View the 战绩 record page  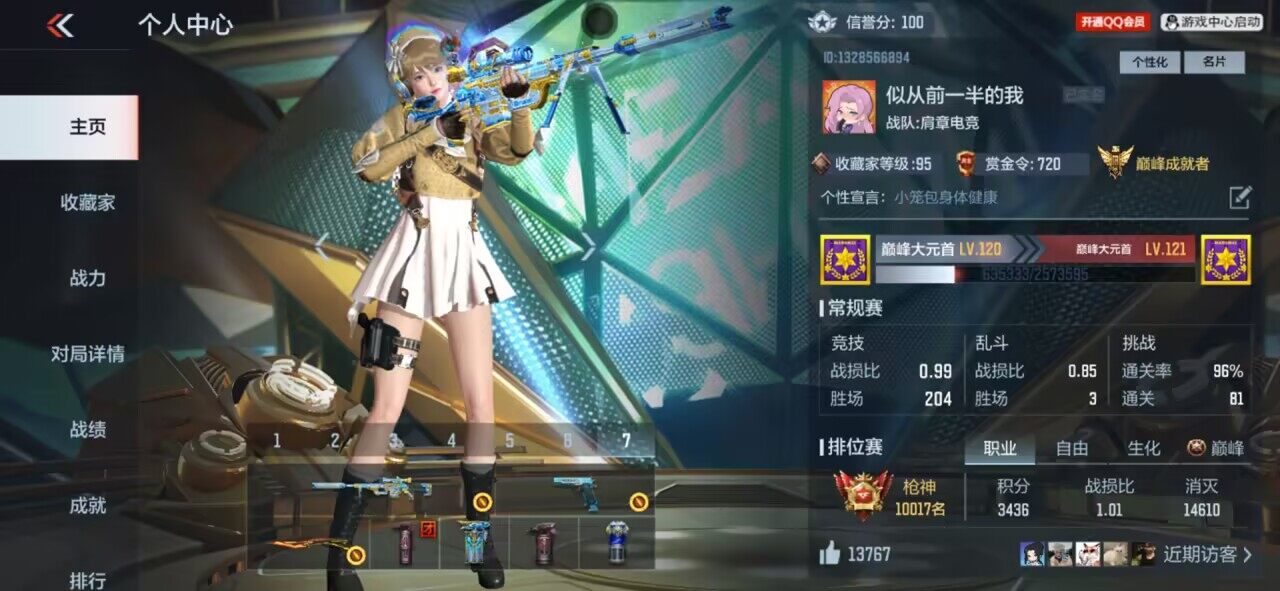(x=88, y=430)
